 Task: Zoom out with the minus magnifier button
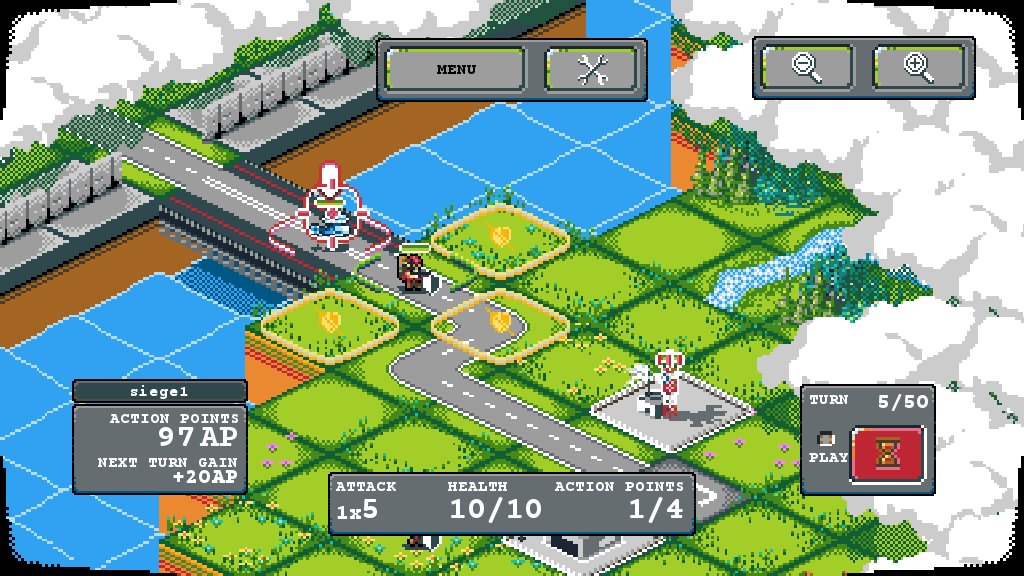807,67
